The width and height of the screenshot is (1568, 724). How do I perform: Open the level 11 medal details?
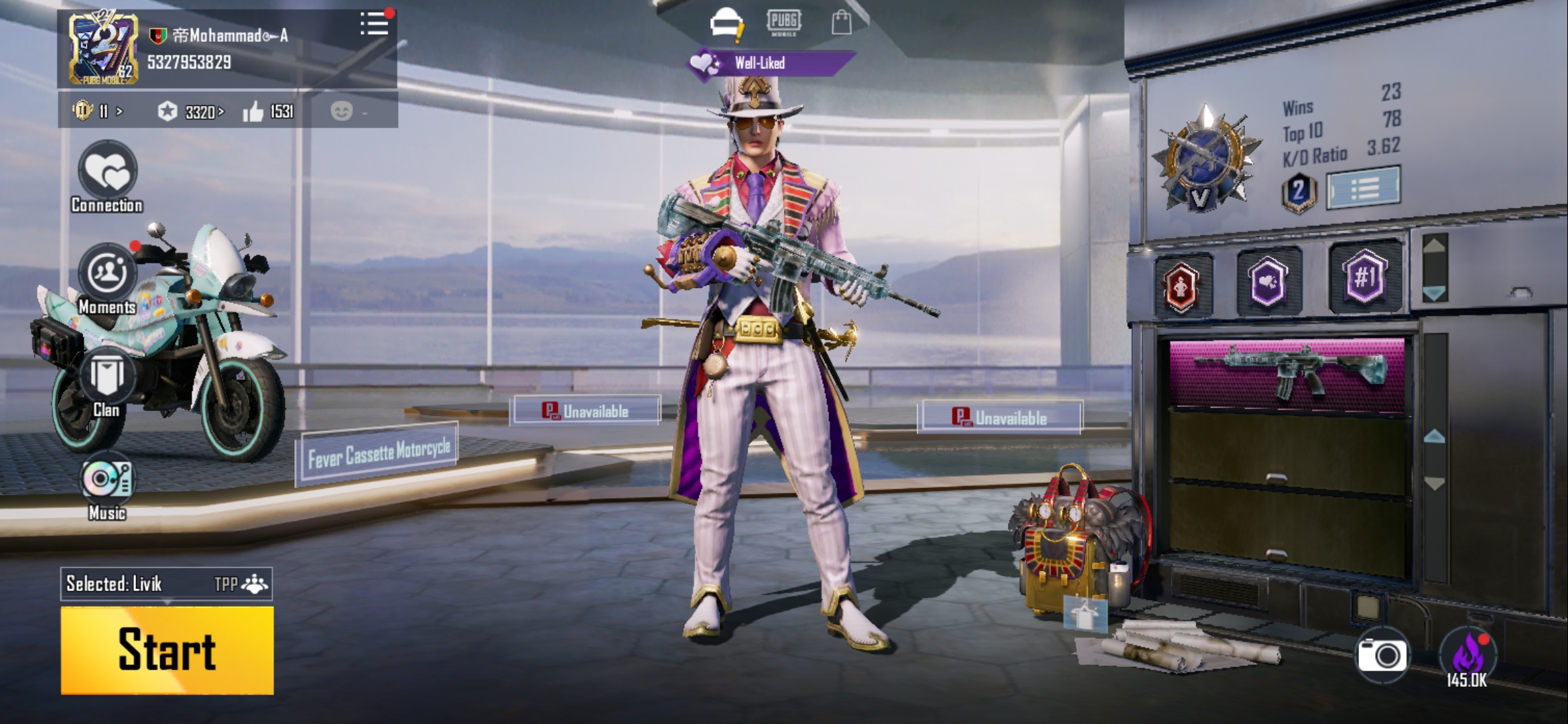[x=96, y=111]
